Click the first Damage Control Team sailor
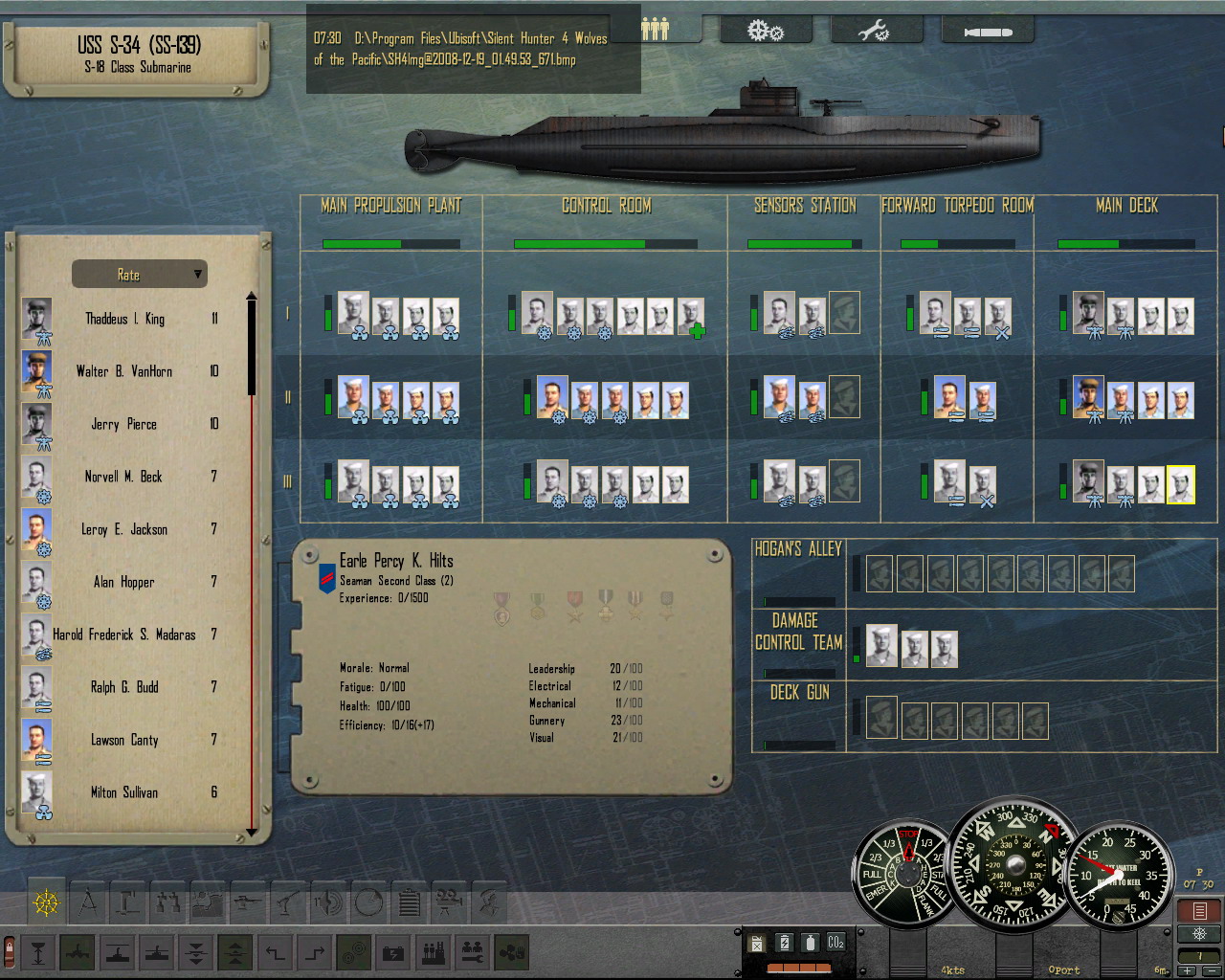 881,645
